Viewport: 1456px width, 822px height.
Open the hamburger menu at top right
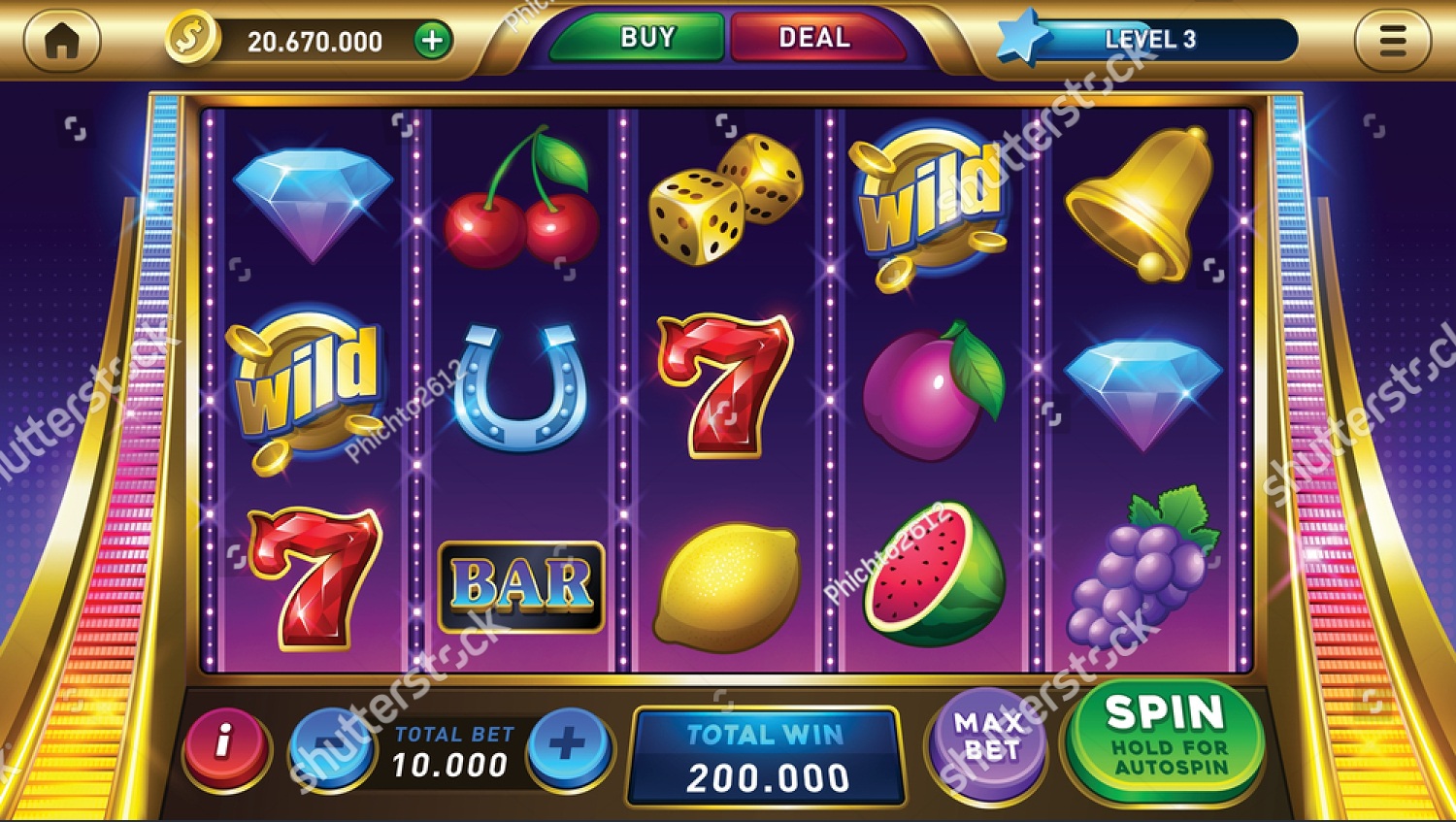click(x=1394, y=39)
